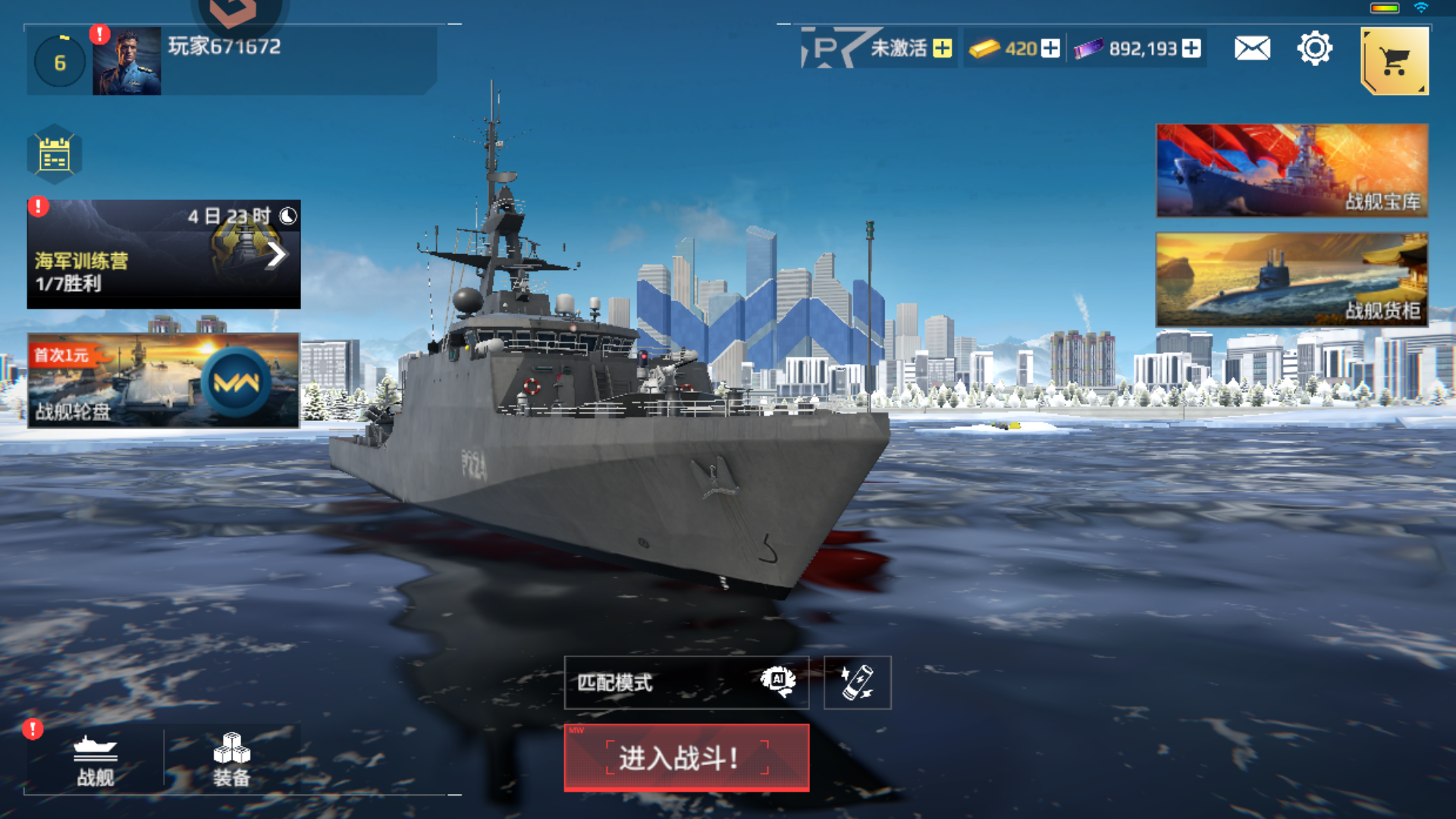Viewport: 1456px width, 819px height.
Task: Open the battery boost icon next to mode selector
Action: pyautogui.click(x=858, y=681)
